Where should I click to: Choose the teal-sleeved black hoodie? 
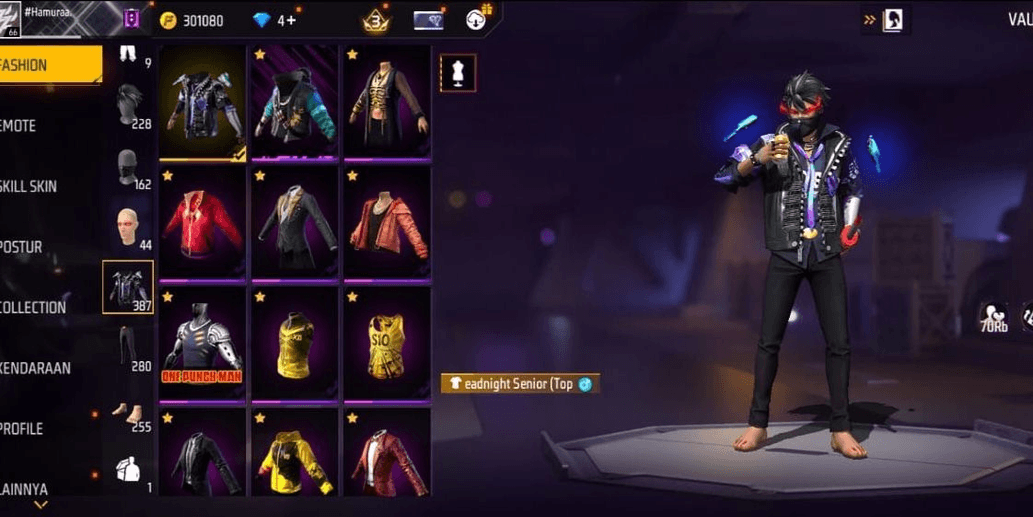tap(295, 102)
